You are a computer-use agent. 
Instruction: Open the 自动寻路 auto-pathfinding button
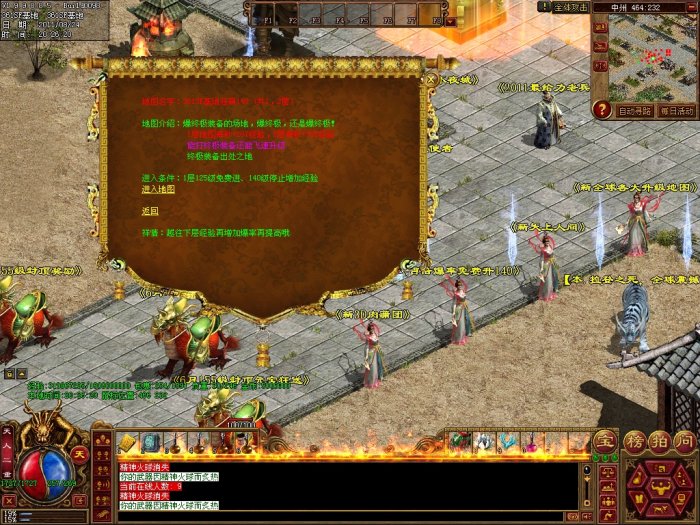click(x=635, y=111)
